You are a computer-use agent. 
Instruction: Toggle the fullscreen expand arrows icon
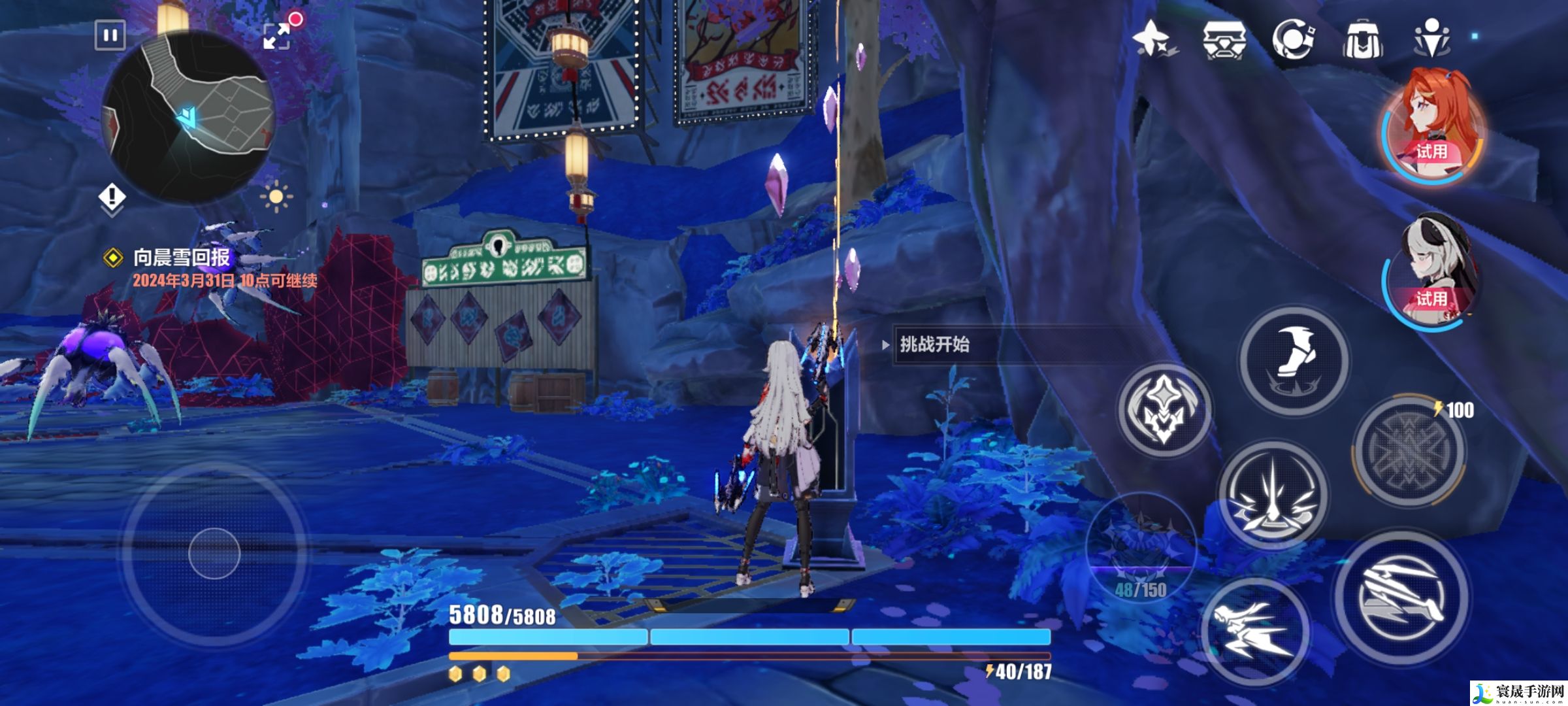pos(277,35)
